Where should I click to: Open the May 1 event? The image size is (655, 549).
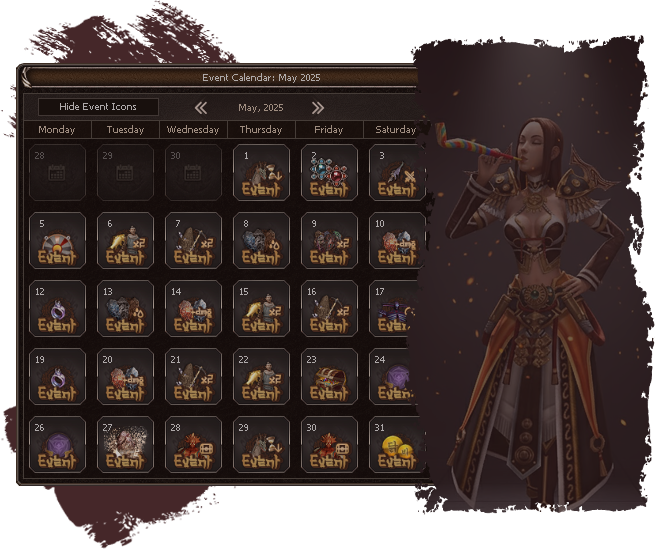point(261,172)
